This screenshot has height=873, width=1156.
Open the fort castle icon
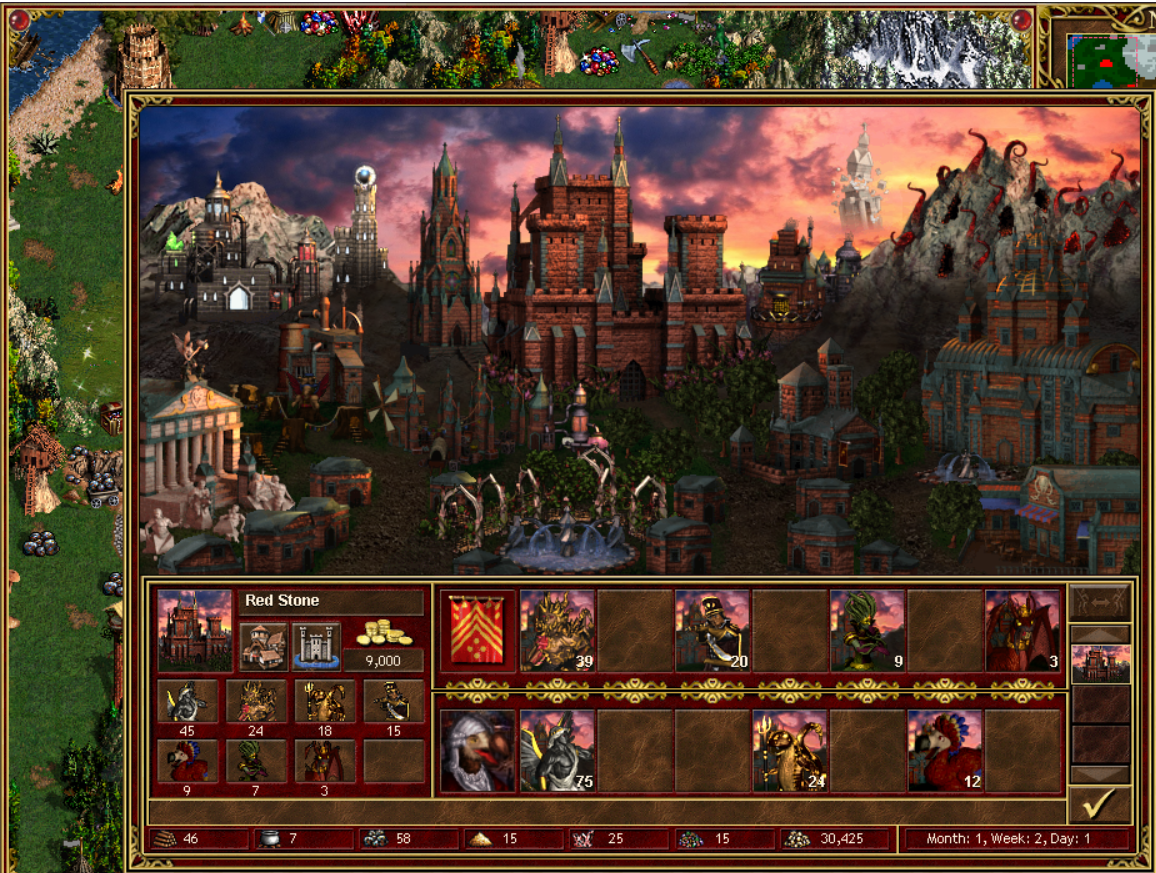click(316, 646)
